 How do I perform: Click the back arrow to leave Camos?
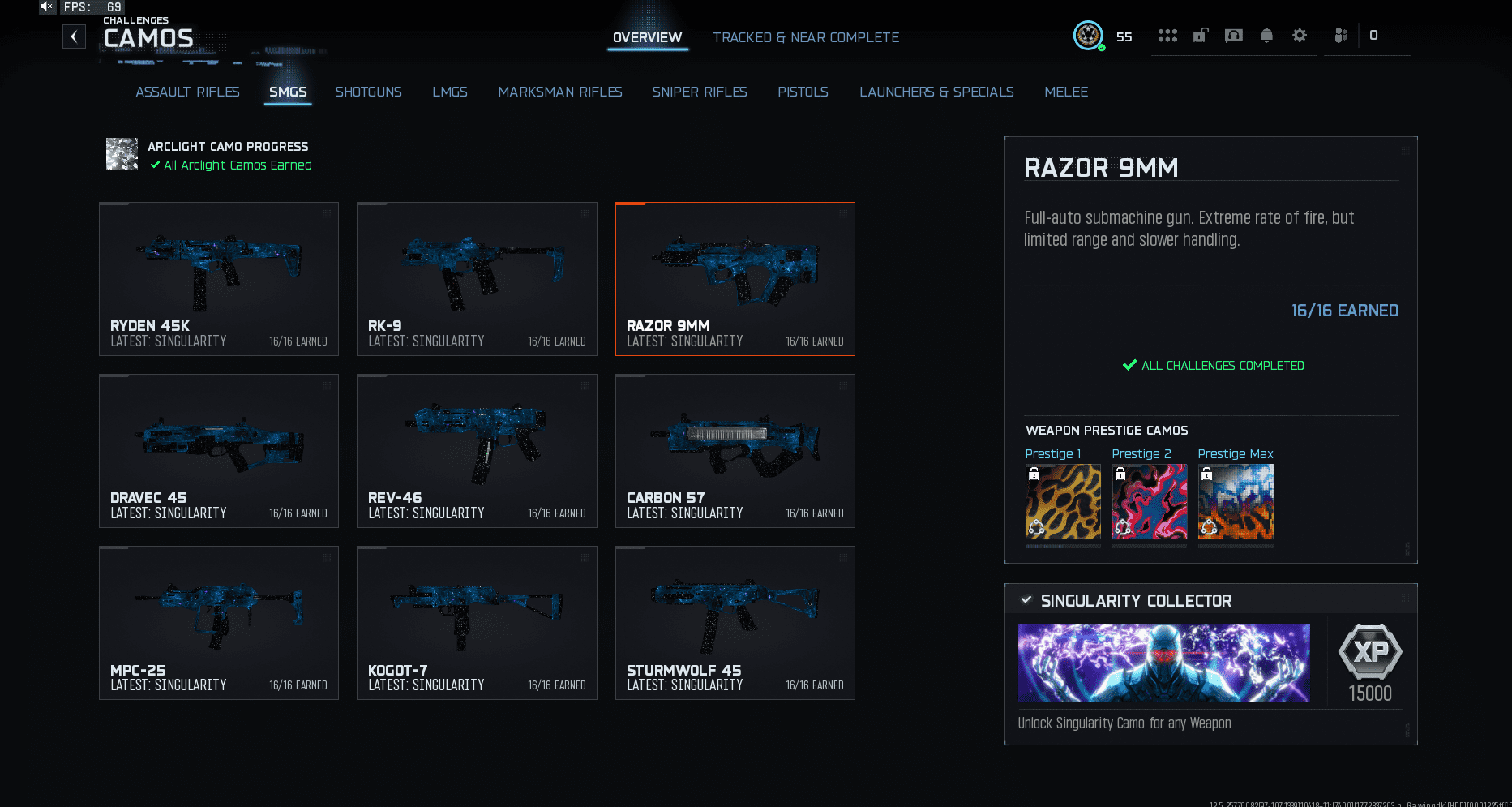pos(74,36)
